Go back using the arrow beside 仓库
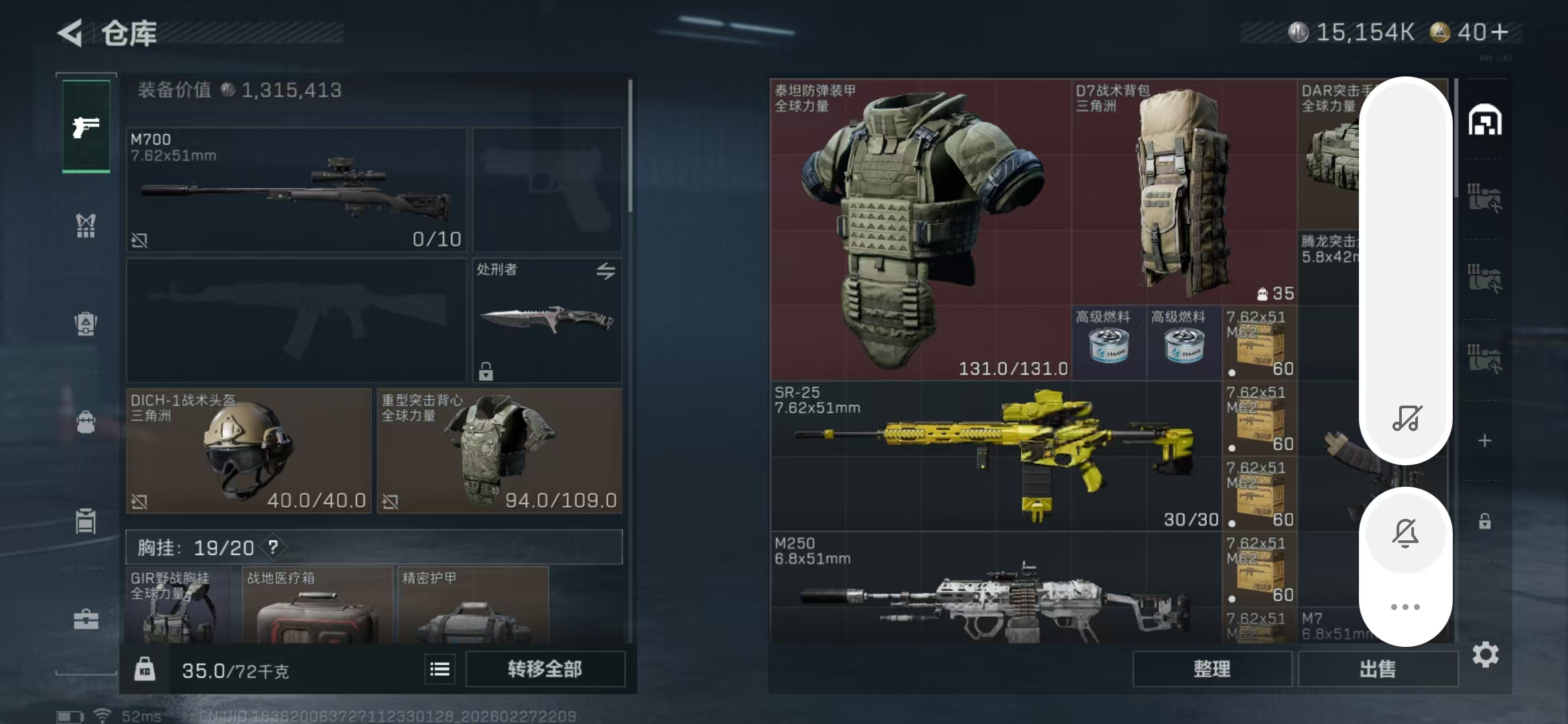 click(x=70, y=33)
